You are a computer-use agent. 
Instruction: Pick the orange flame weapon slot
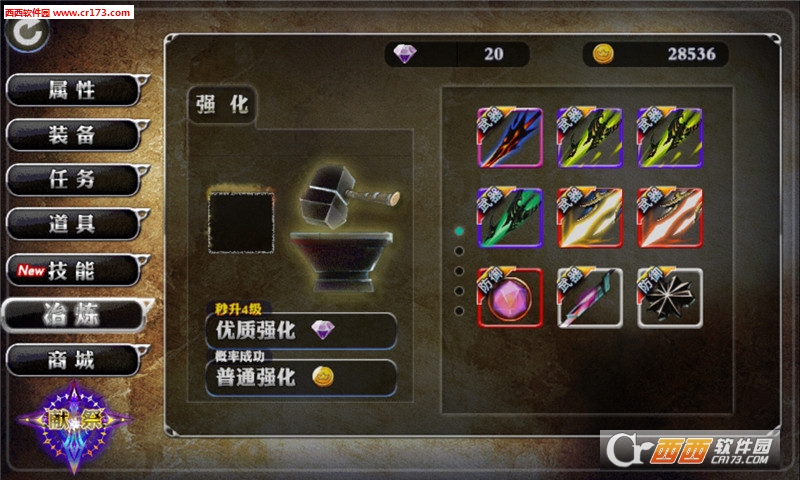tap(670, 218)
